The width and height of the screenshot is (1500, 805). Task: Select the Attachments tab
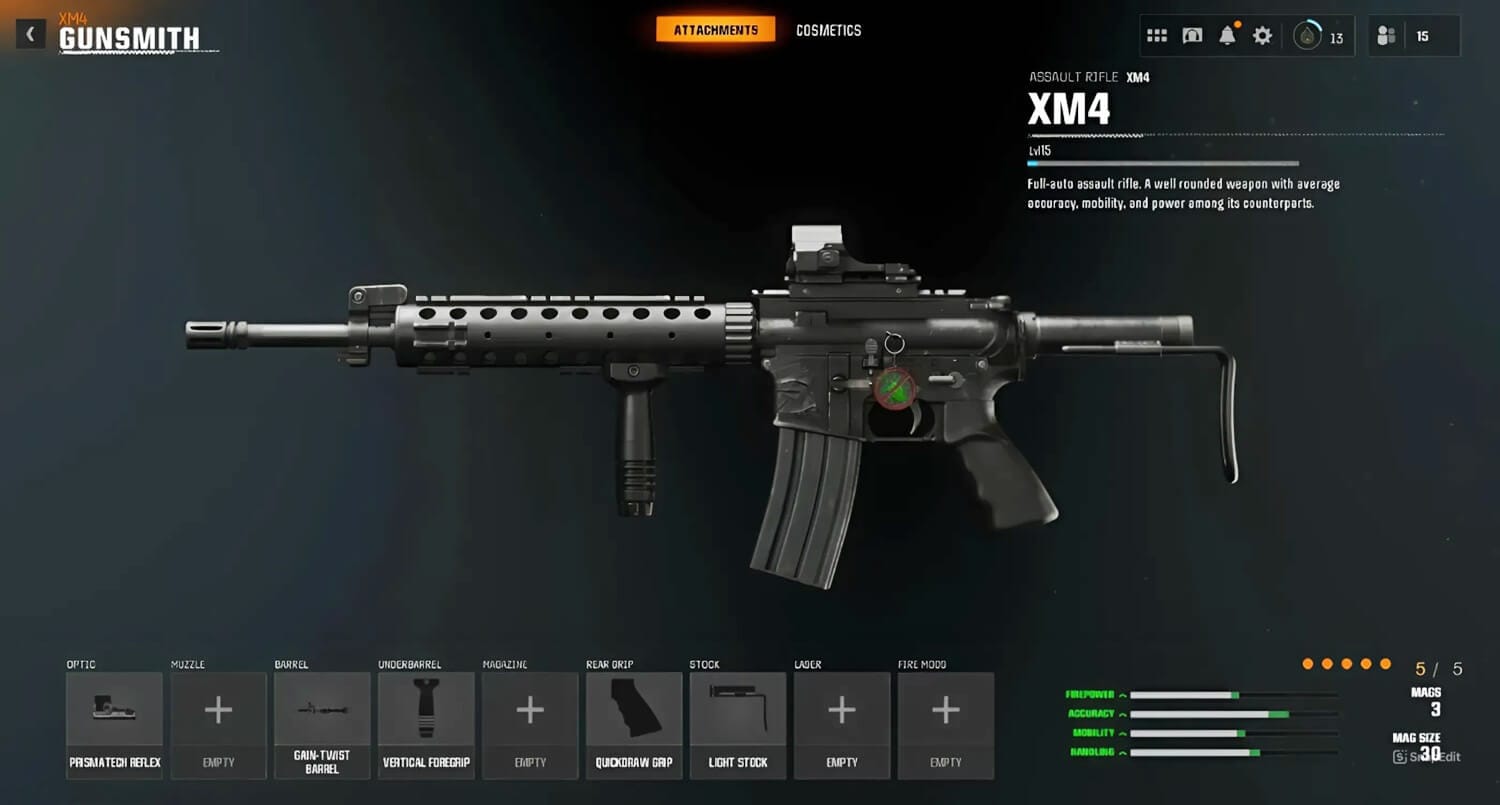[x=715, y=30]
